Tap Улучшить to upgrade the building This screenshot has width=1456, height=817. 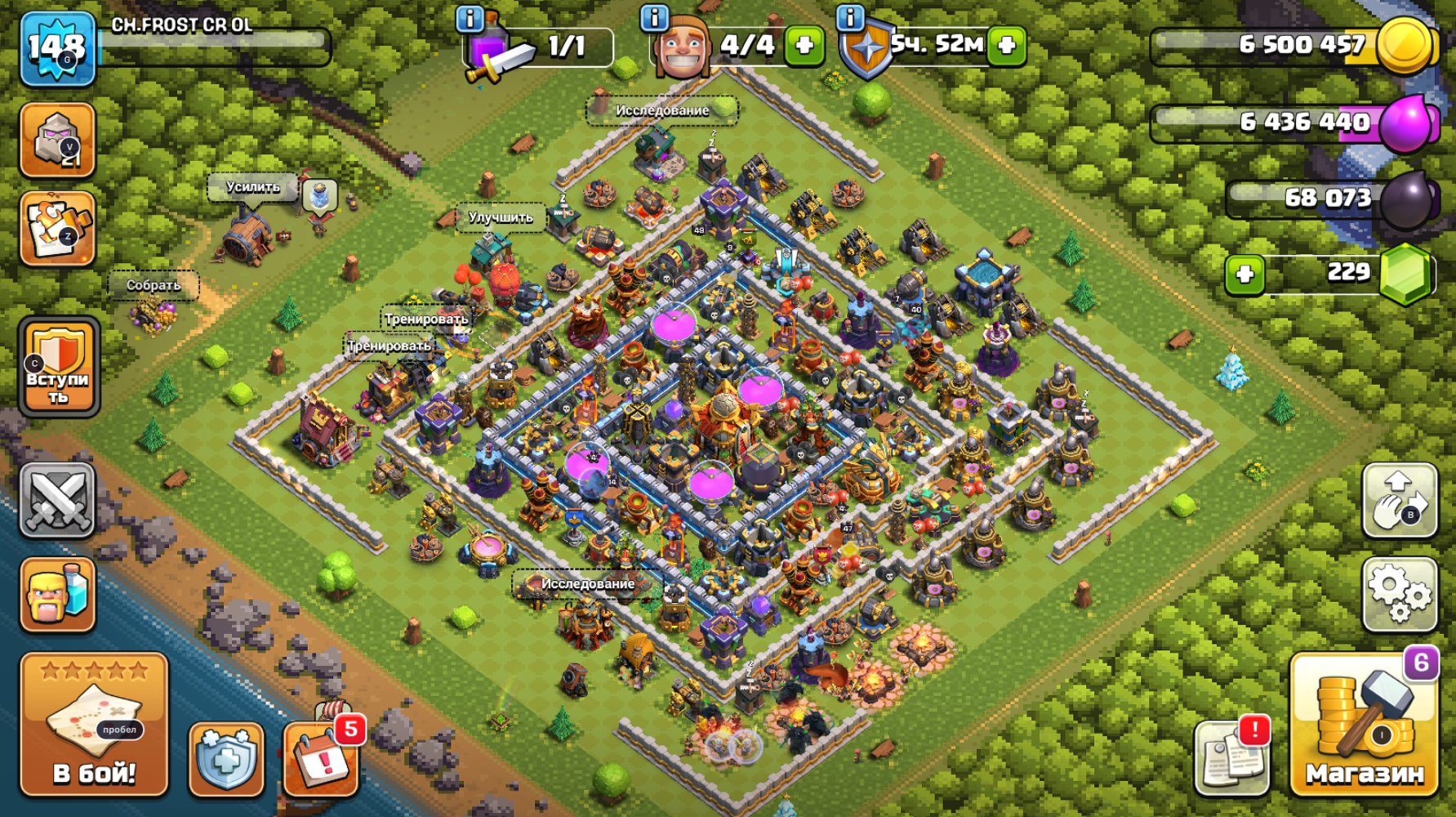pos(499,217)
